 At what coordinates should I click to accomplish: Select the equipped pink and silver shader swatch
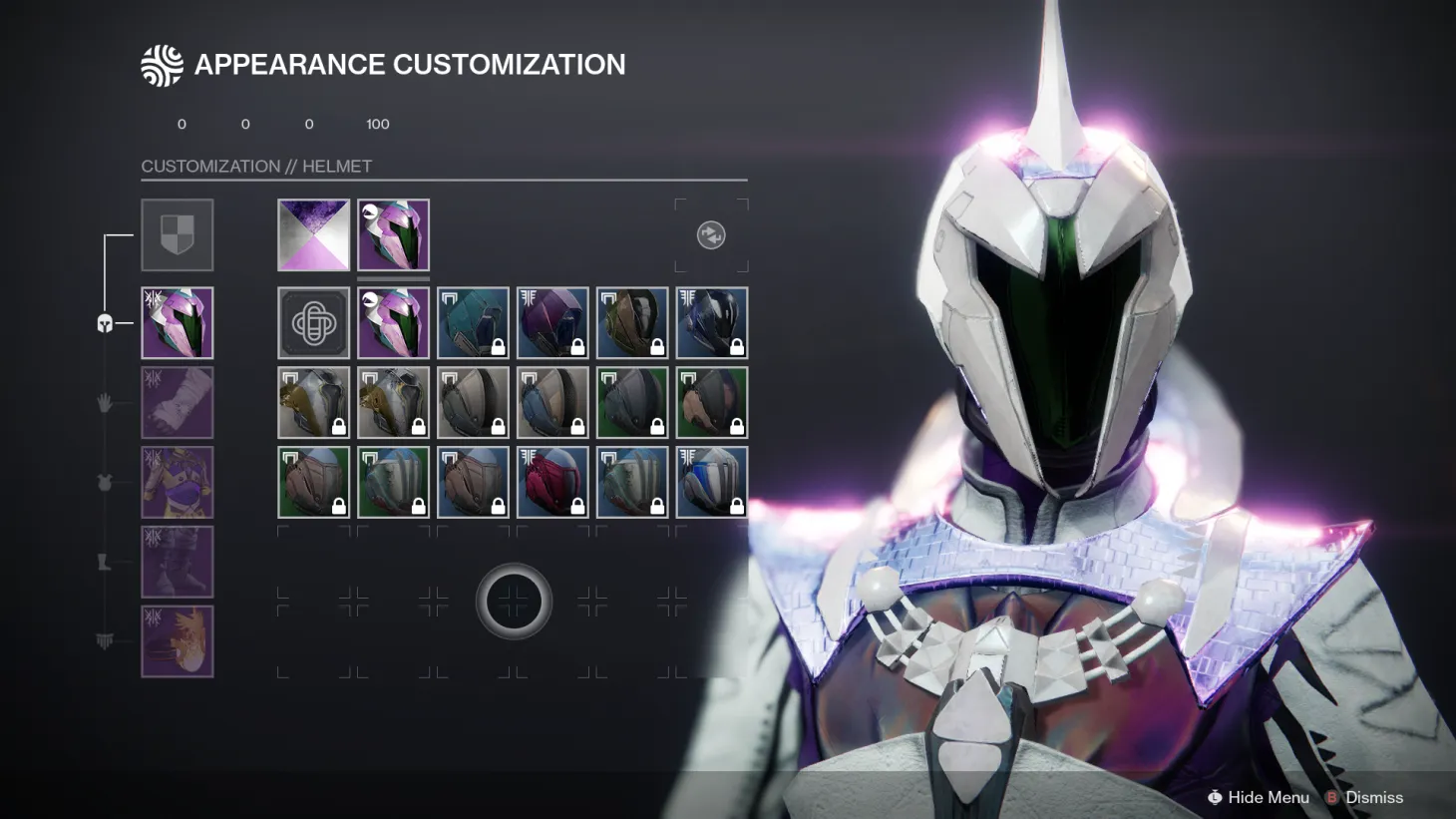pyautogui.click(x=313, y=235)
